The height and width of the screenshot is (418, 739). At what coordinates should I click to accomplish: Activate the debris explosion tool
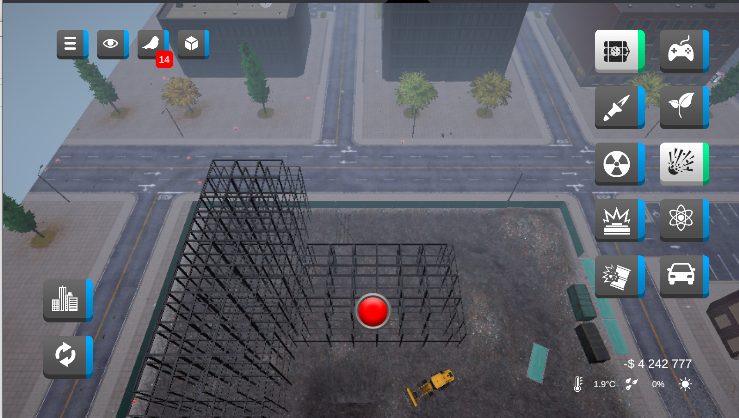(683, 163)
